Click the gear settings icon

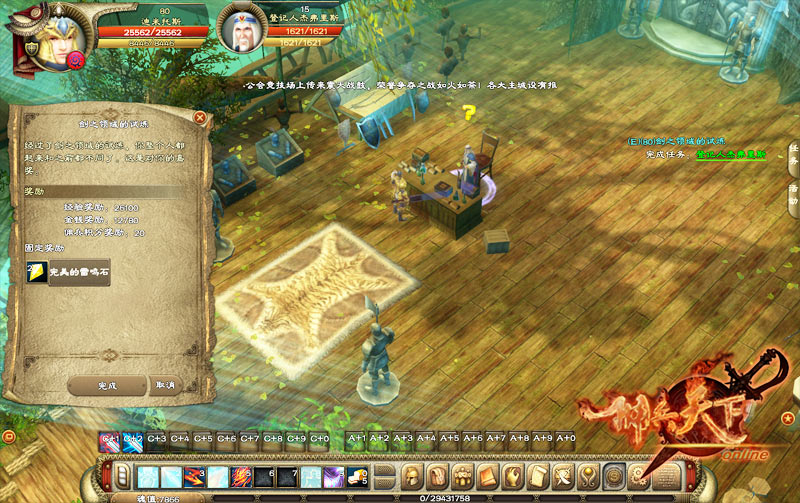(x=637, y=474)
